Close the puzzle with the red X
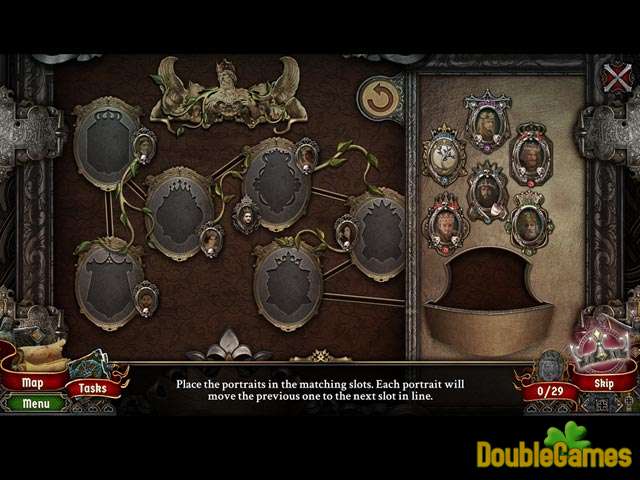Screen dimensions: 640x480 (x=619, y=77)
